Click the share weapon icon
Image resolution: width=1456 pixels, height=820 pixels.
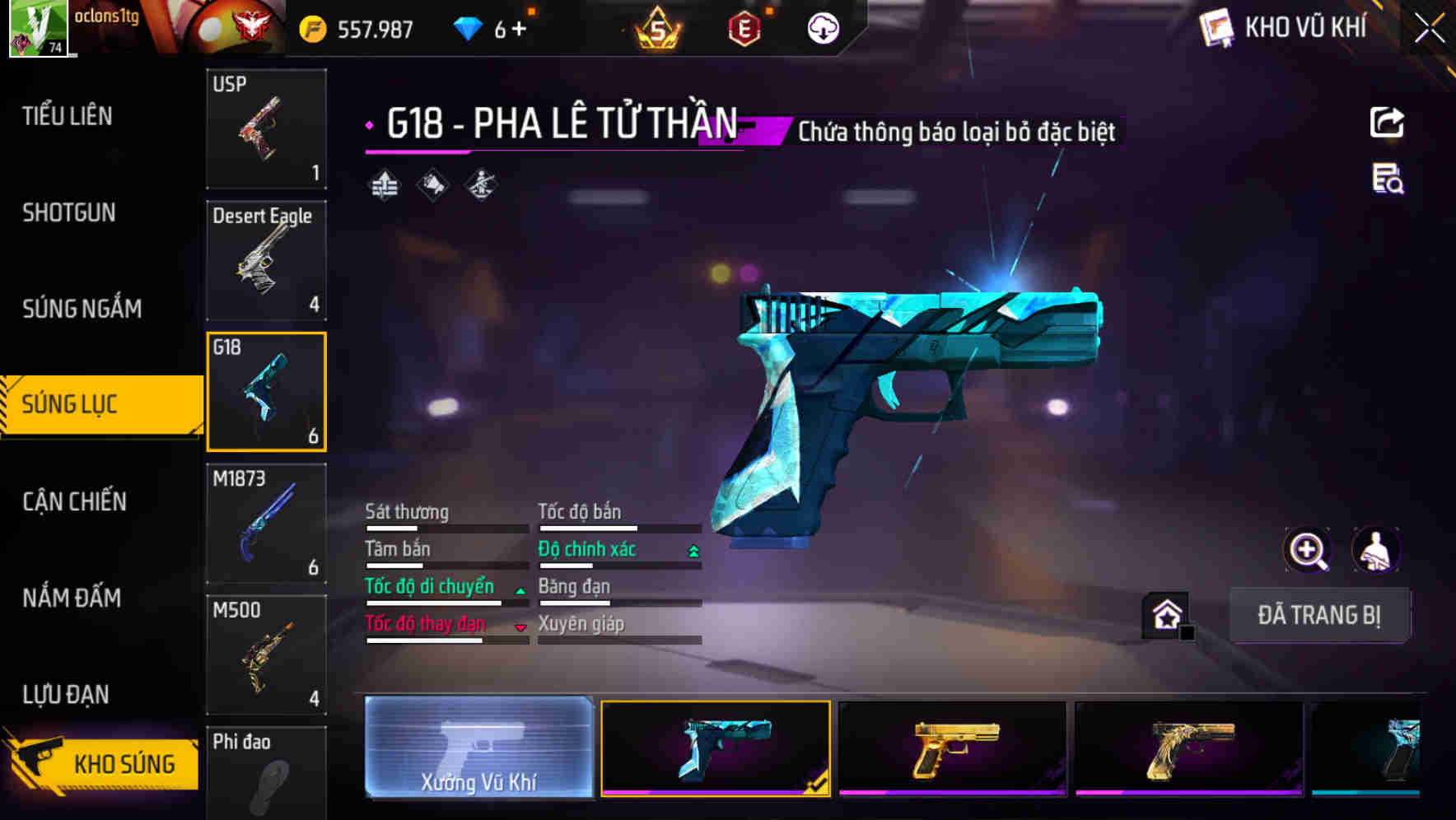[x=1387, y=121]
